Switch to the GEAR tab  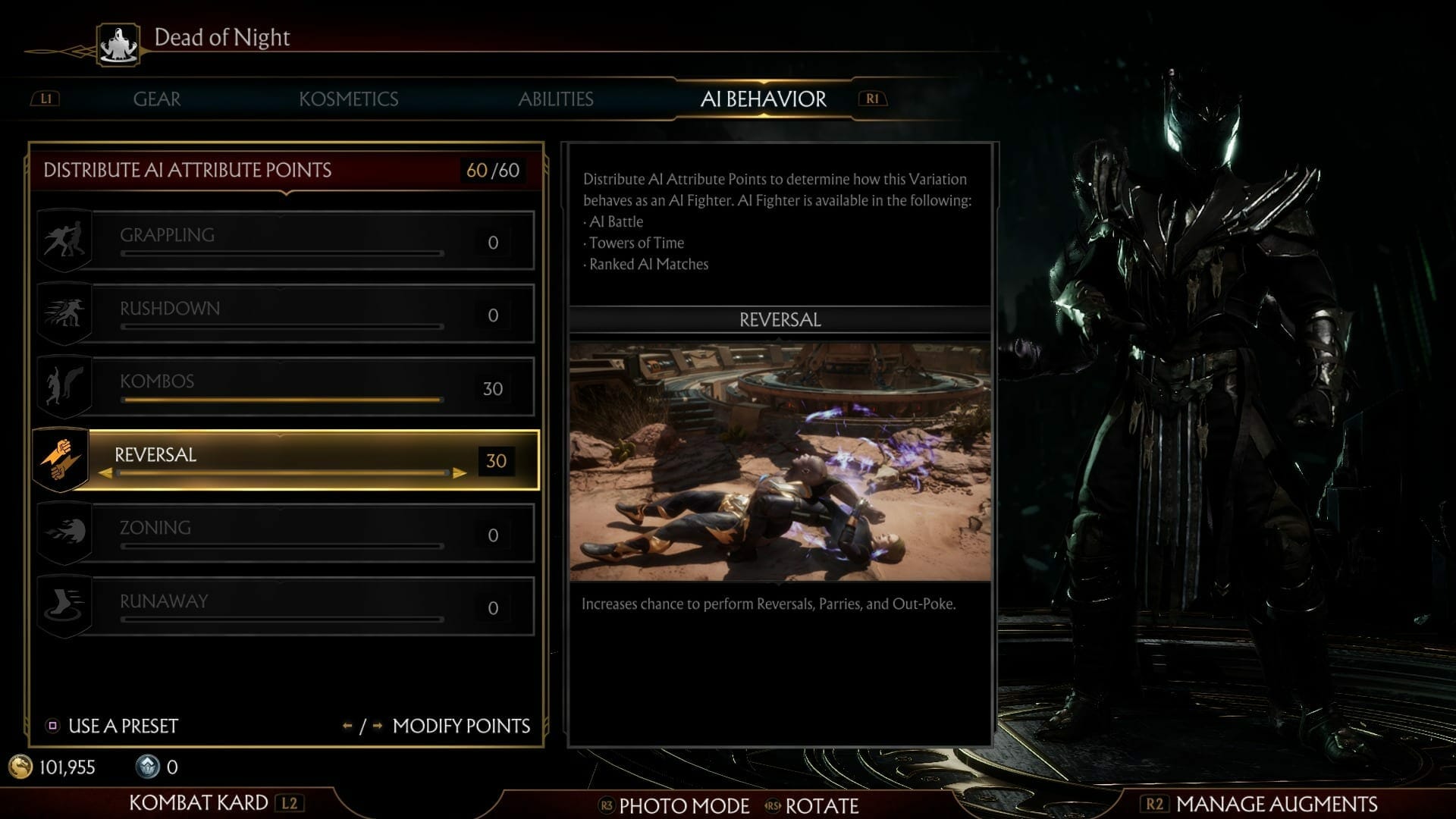157,99
